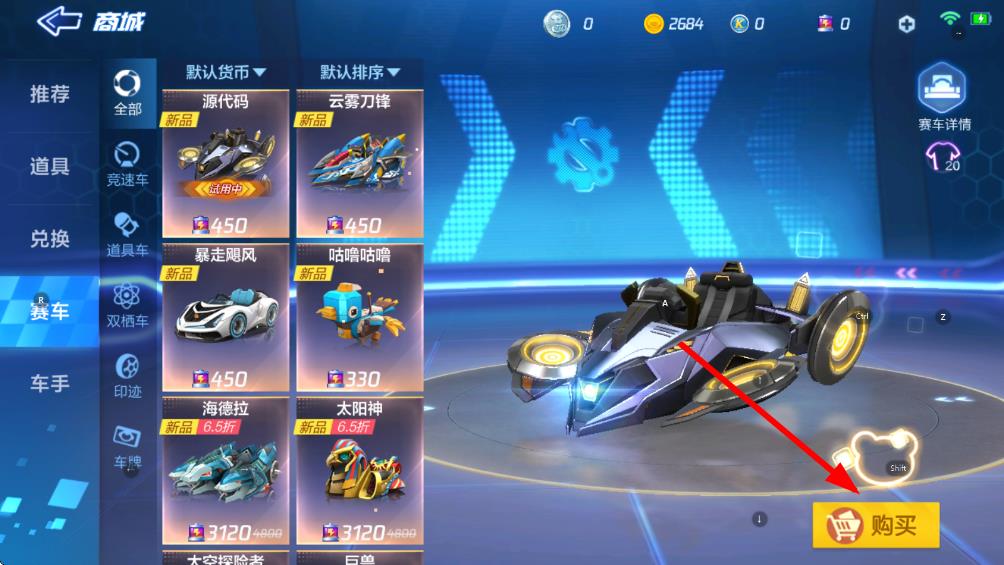The height and width of the screenshot is (565, 1004).
Task: Choose the 车手 tab
Action: [x=50, y=383]
